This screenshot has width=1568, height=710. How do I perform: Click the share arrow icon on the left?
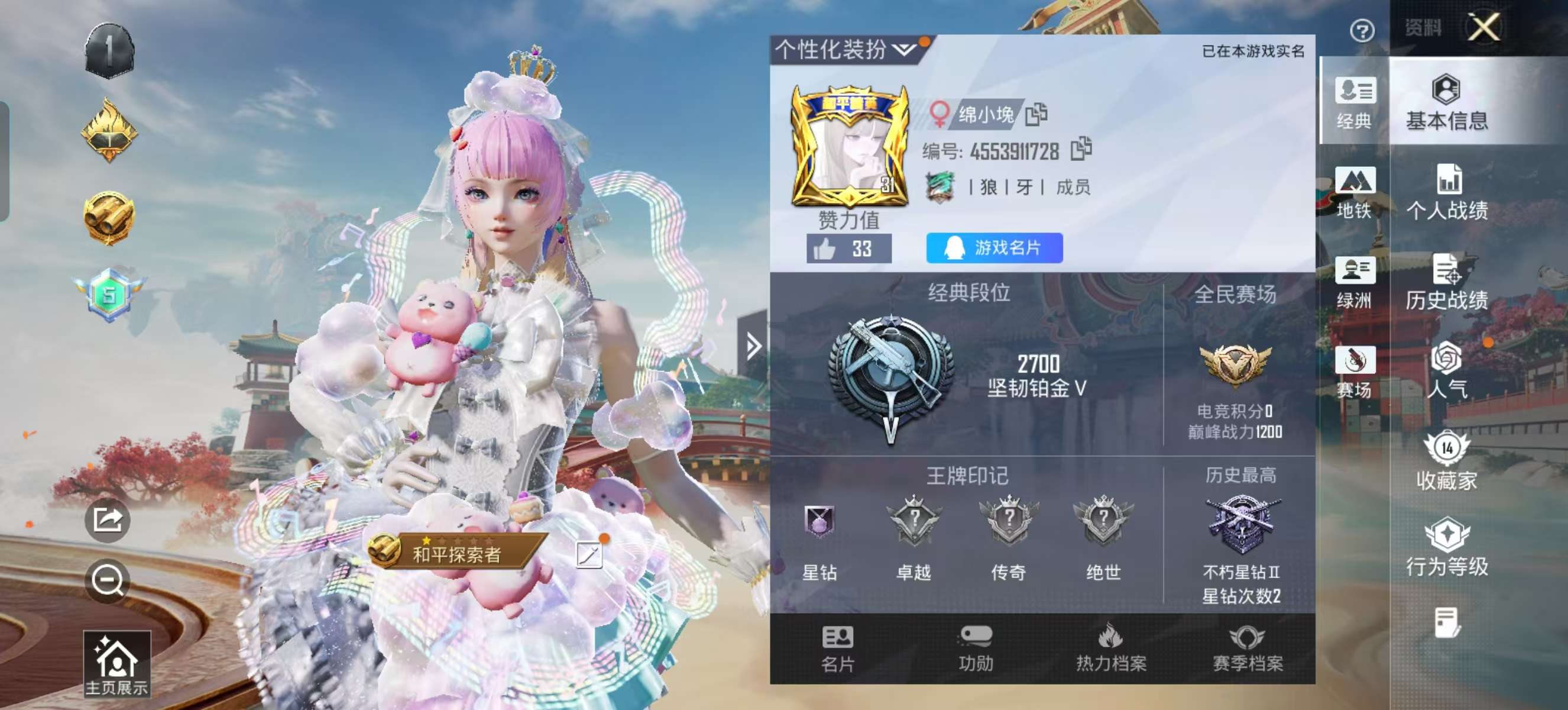point(107,521)
